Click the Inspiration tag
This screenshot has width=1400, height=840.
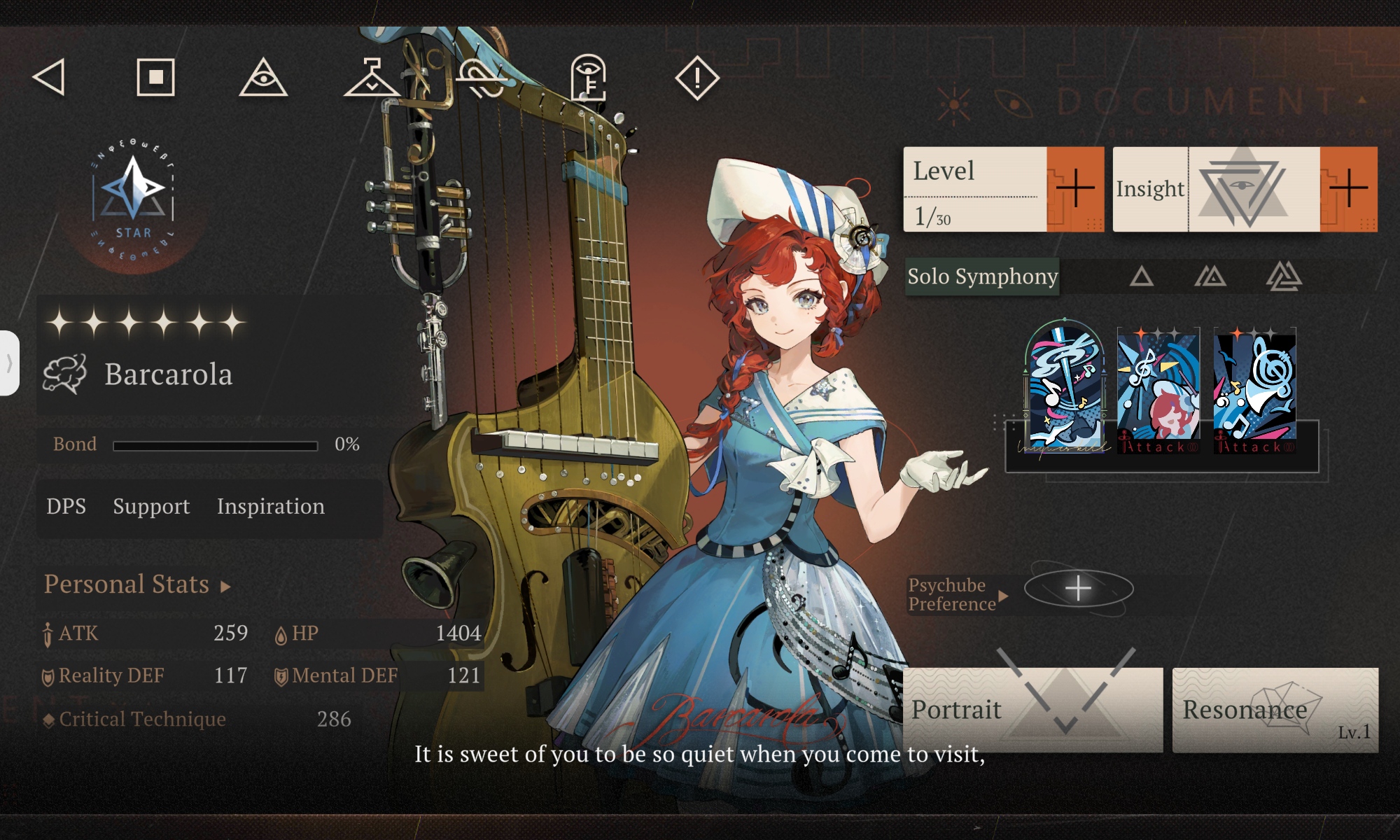(271, 506)
